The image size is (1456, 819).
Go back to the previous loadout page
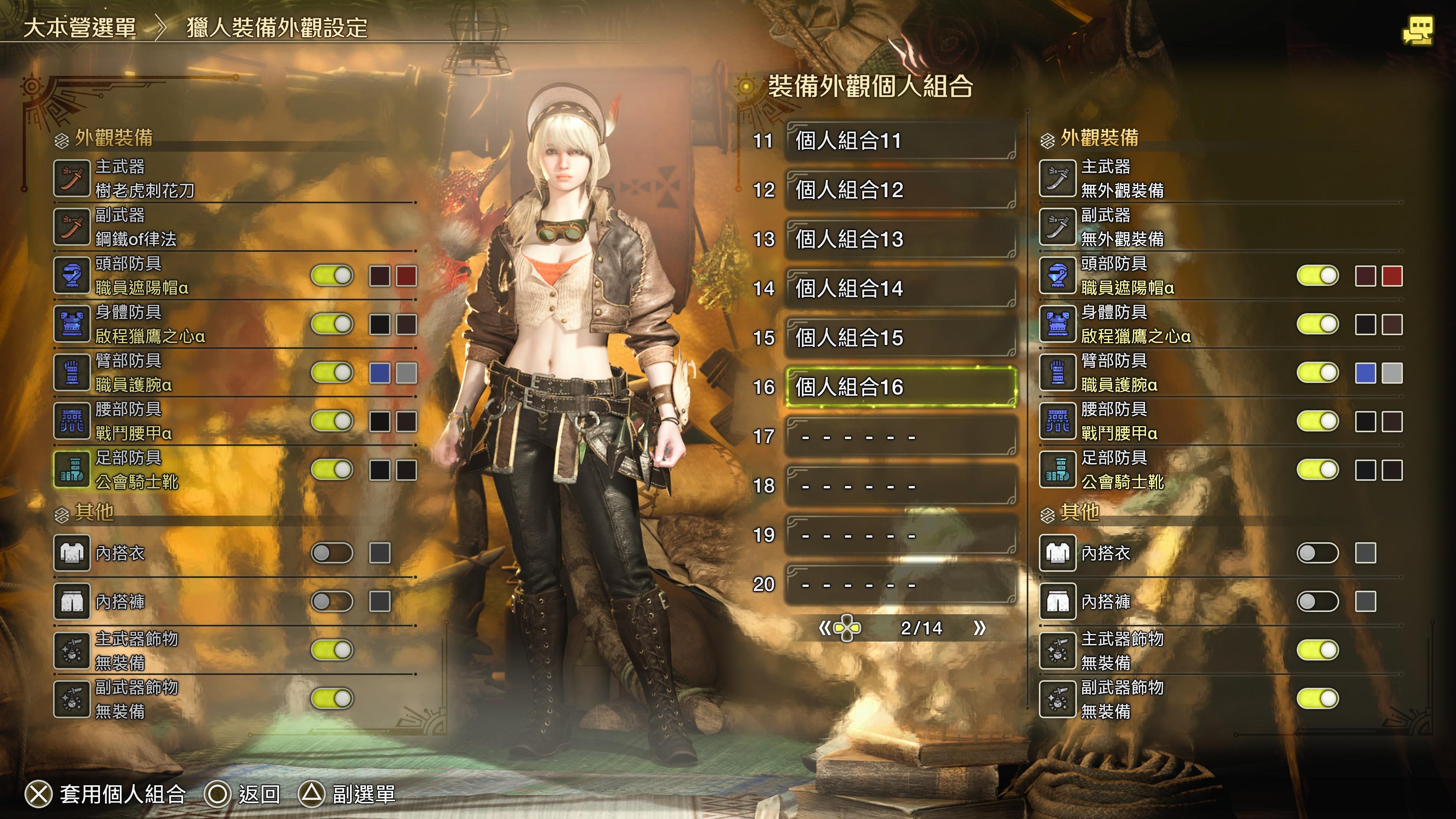(825, 628)
